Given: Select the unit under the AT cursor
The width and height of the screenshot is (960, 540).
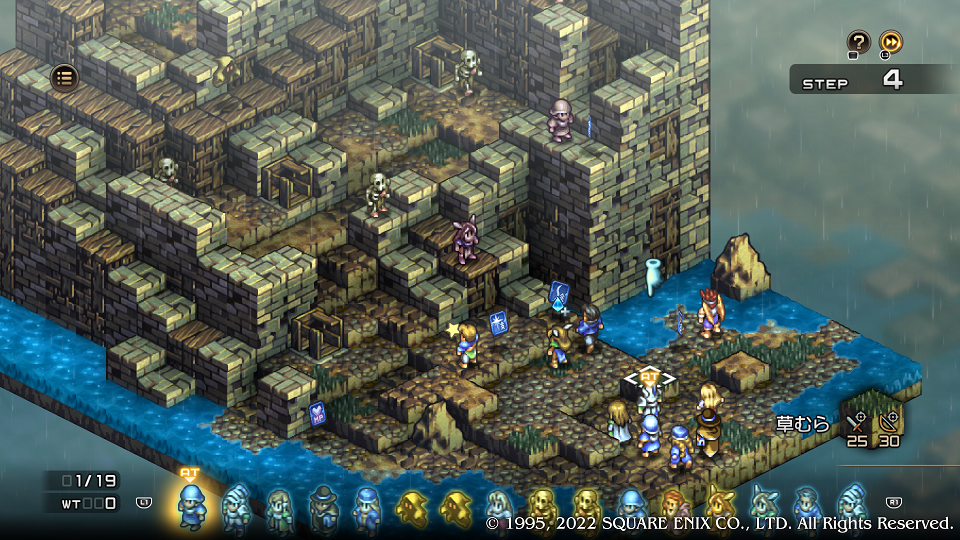Looking at the screenshot, I should click(x=650, y=402).
